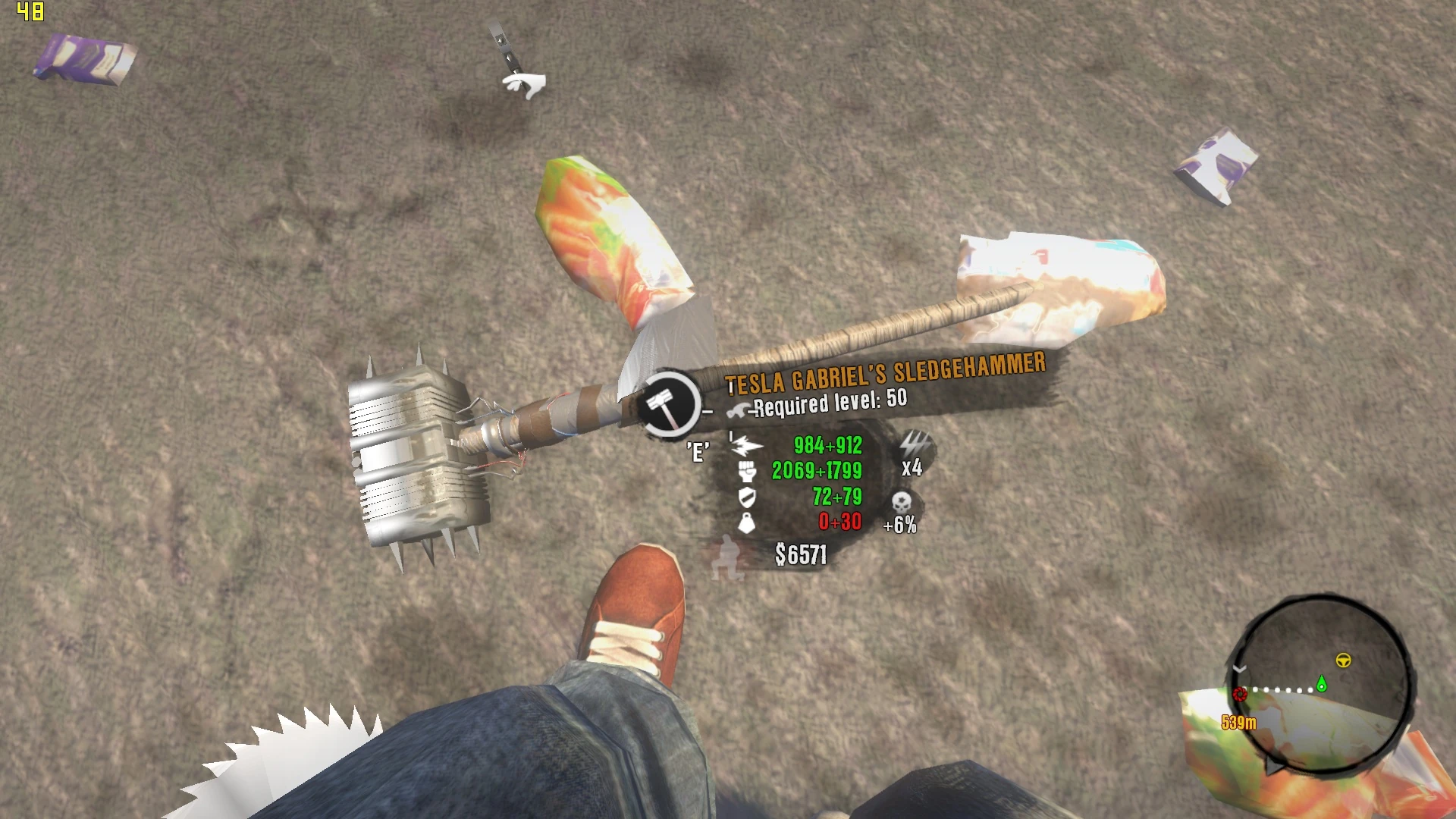Click the shield durability stat icon
The image size is (1456, 819).
pyautogui.click(x=746, y=497)
